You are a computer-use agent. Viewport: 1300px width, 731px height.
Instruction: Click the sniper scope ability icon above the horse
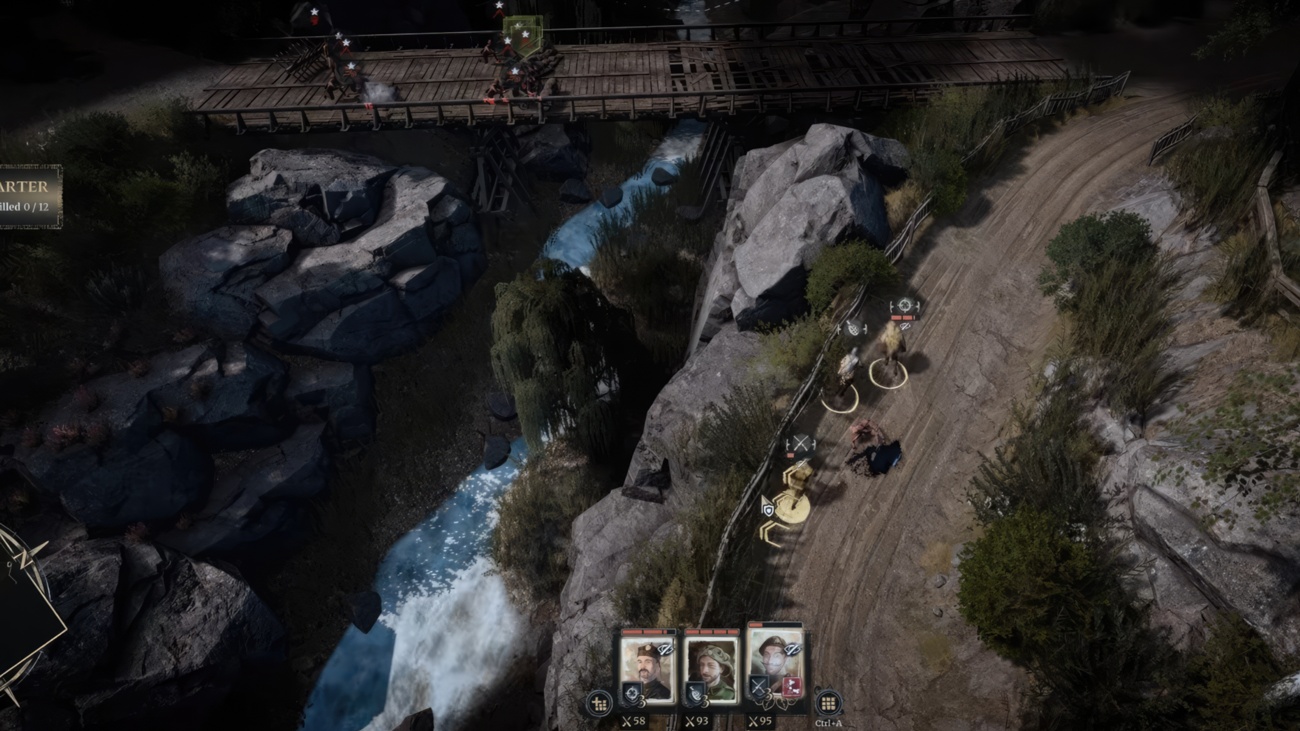[x=905, y=307]
